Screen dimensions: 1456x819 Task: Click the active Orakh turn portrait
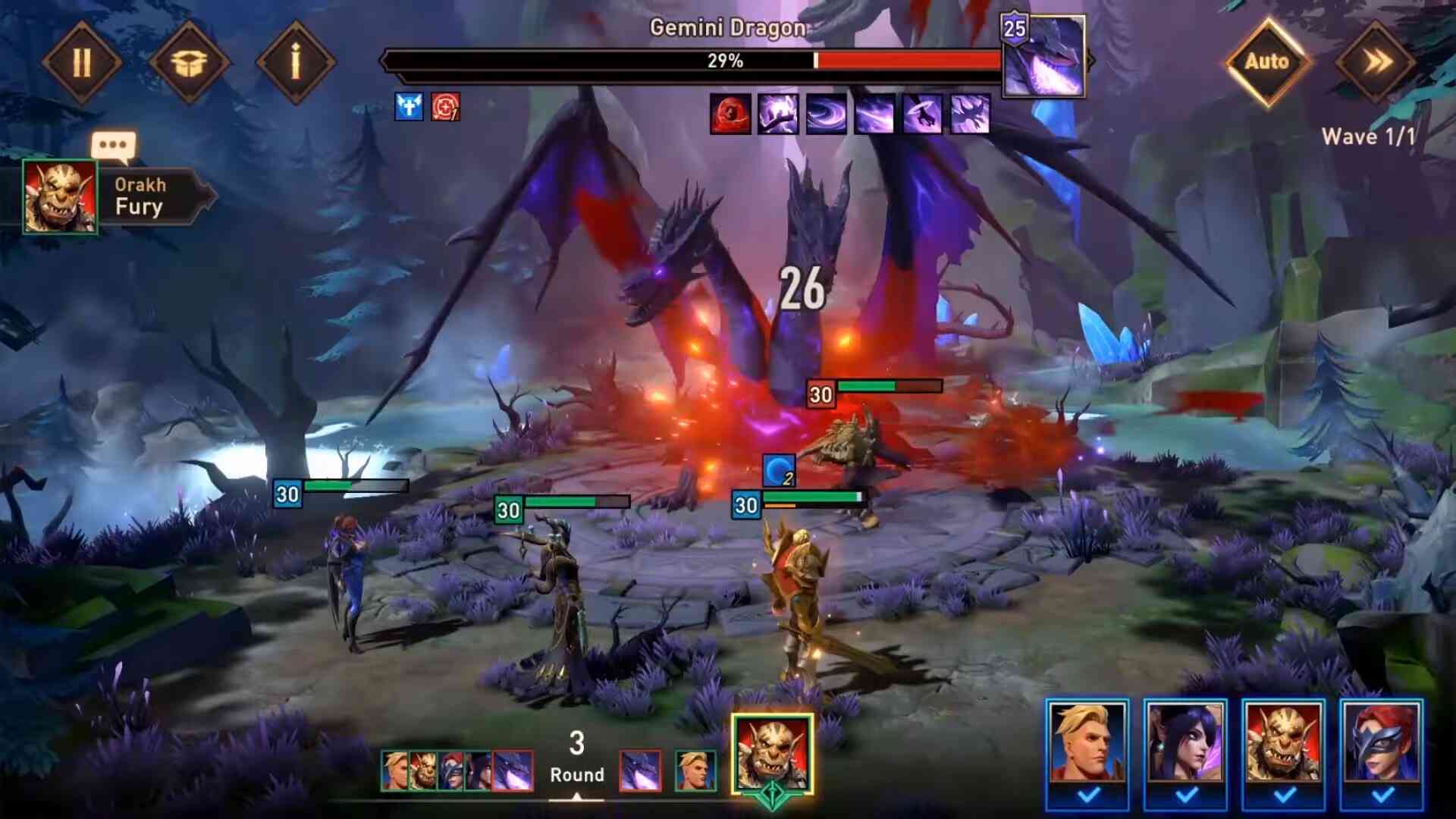[772, 754]
